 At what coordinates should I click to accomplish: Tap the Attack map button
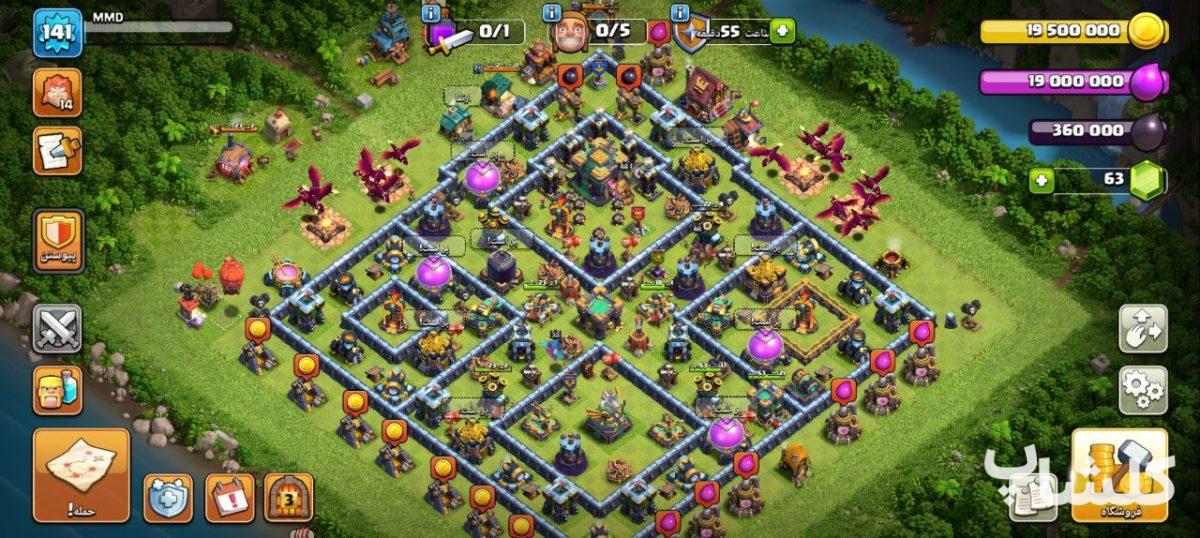coord(81,474)
